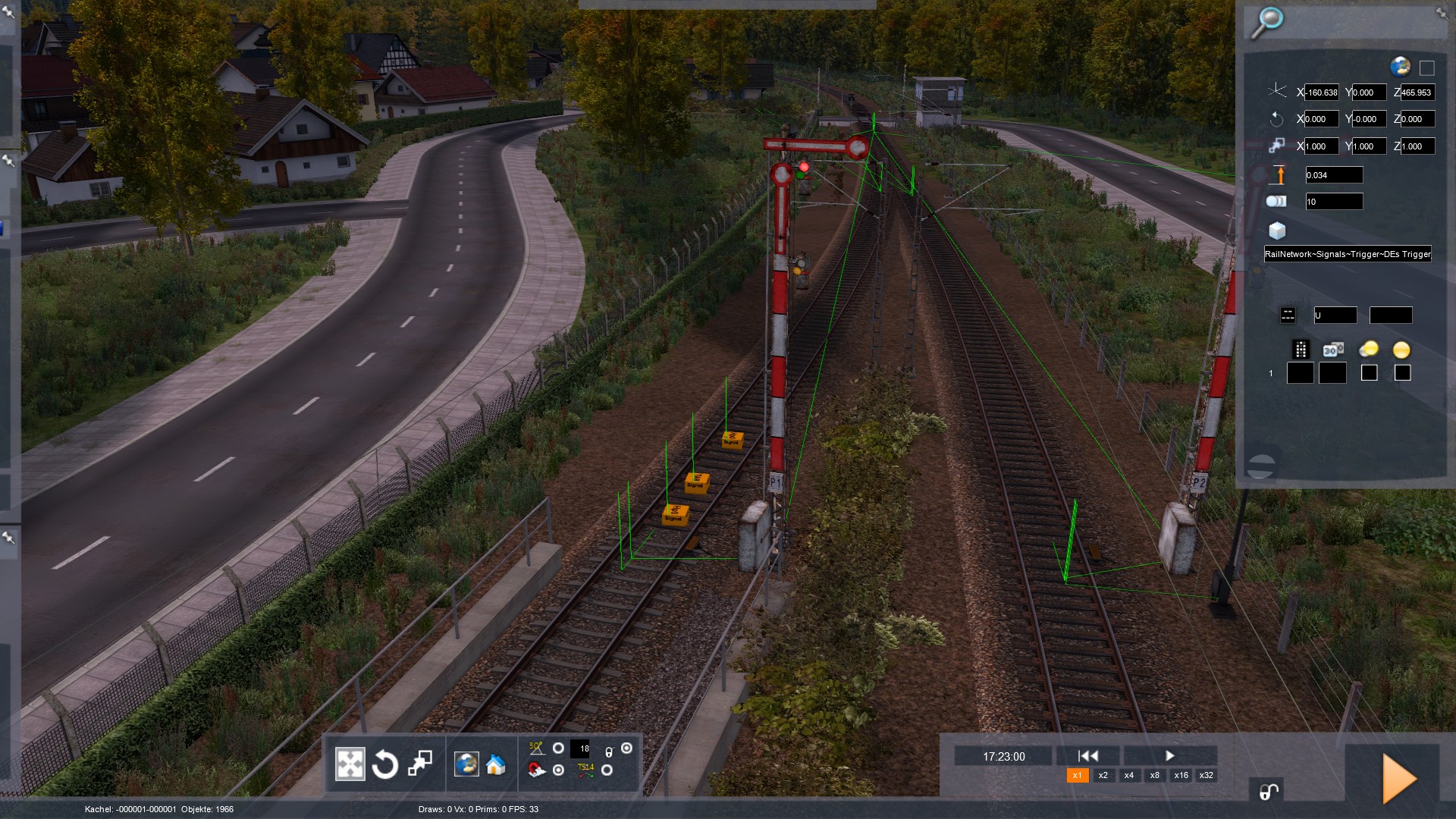Choose the scale object tool
Image resolution: width=1456 pixels, height=819 pixels.
(419, 764)
